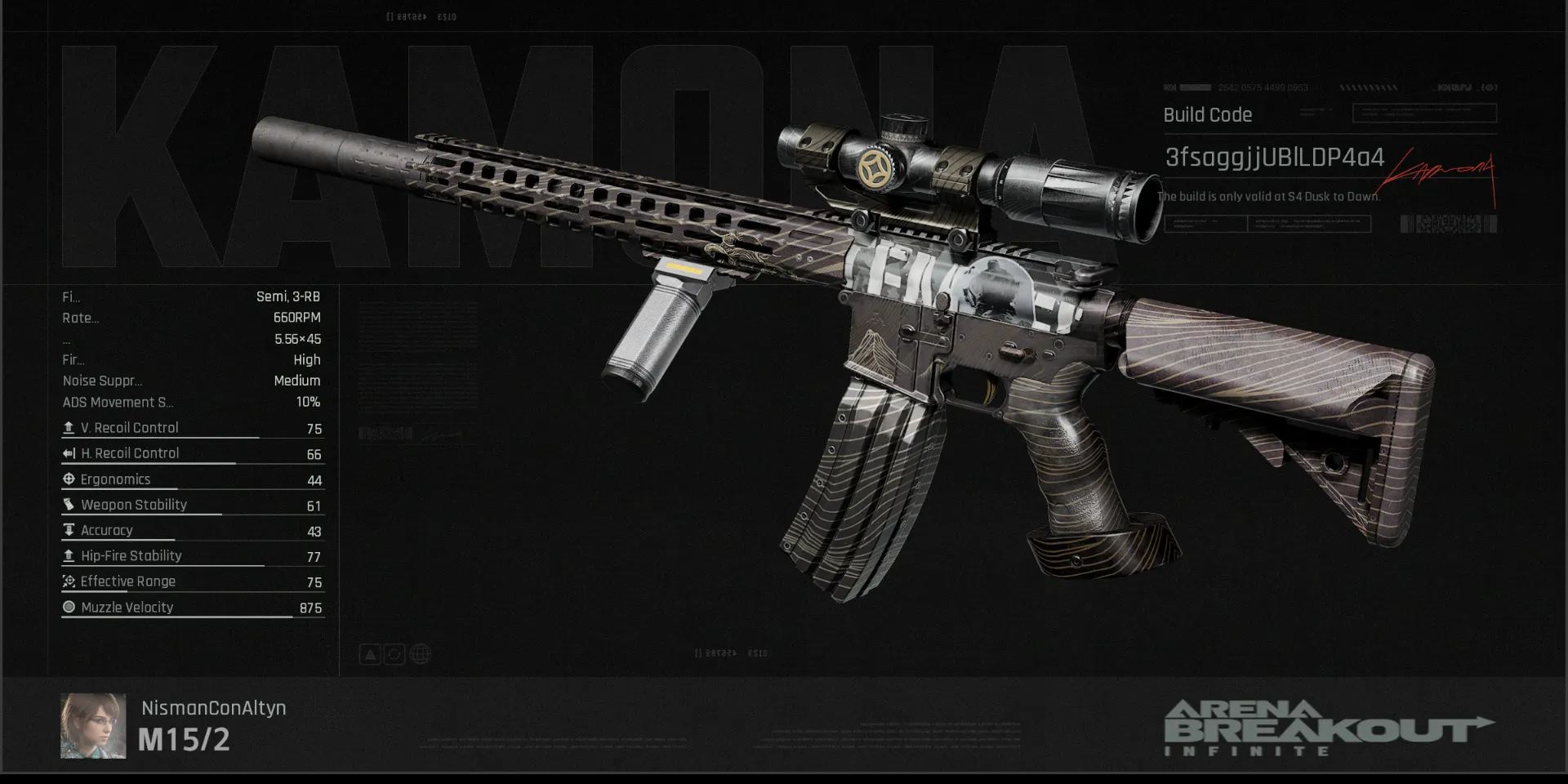Viewport: 1568px width, 784px height.
Task: Click the H. Recoil Control arrow icon
Action: tap(69, 452)
